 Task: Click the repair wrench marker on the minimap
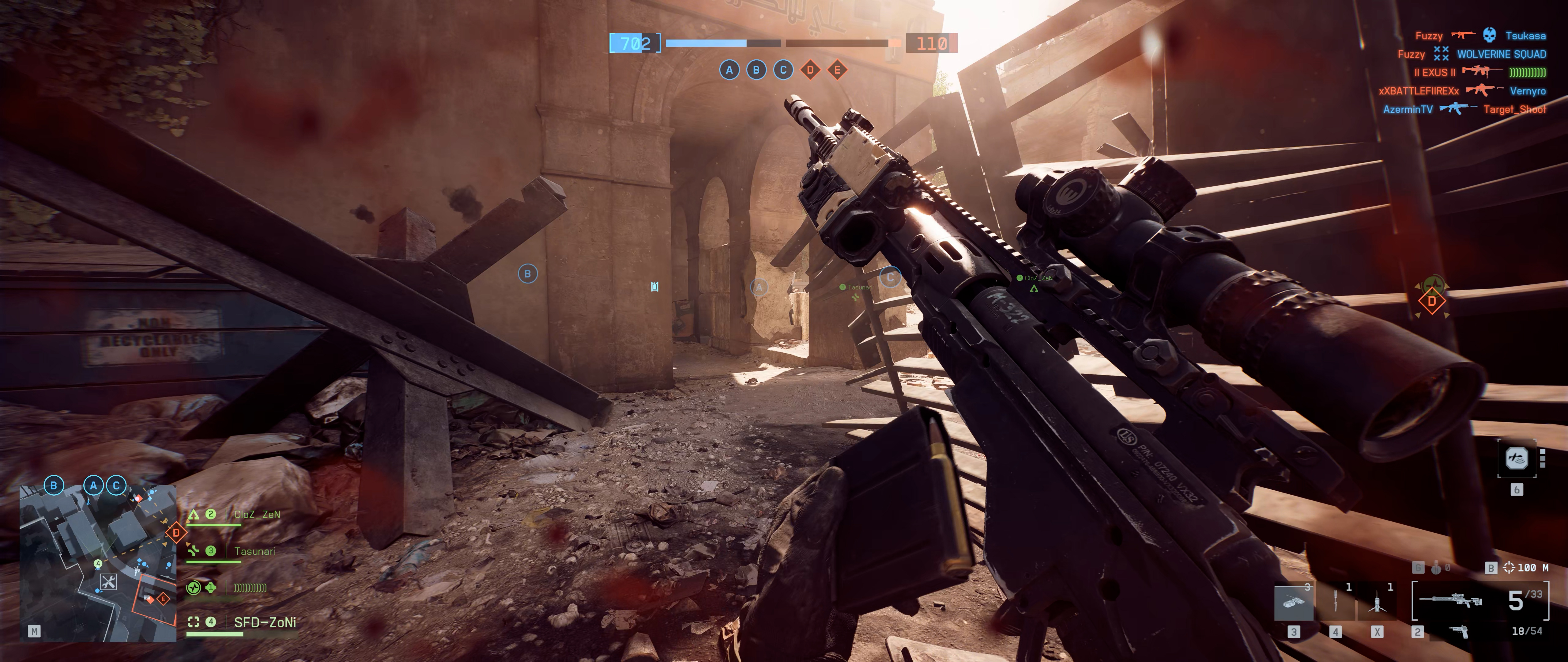[x=108, y=582]
